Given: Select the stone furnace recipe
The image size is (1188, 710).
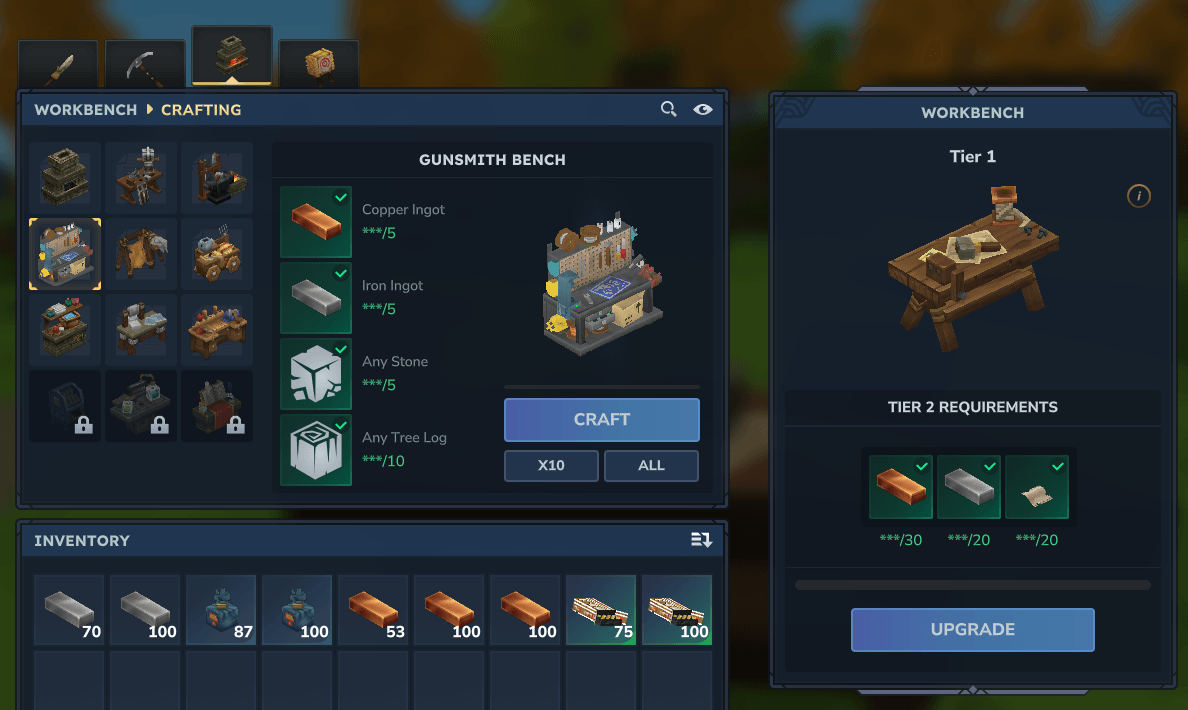Looking at the screenshot, I should (x=65, y=178).
